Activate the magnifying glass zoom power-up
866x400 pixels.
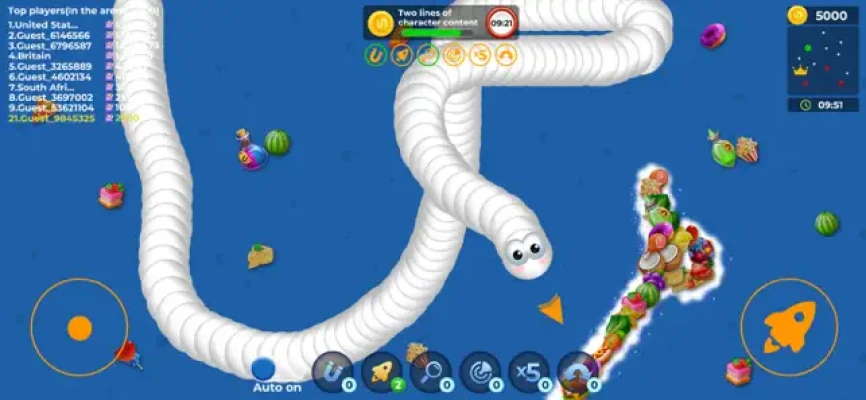pos(431,371)
